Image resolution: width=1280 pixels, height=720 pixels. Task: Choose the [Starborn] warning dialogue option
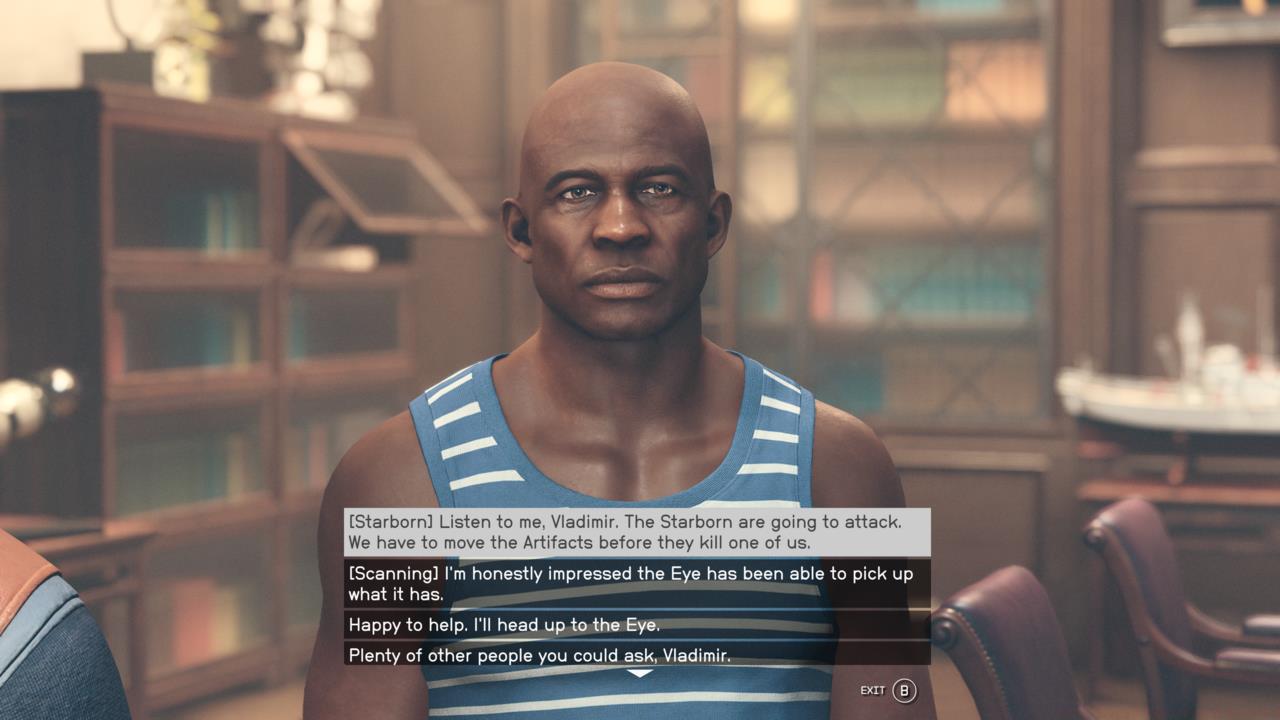pyautogui.click(x=637, y=532)
